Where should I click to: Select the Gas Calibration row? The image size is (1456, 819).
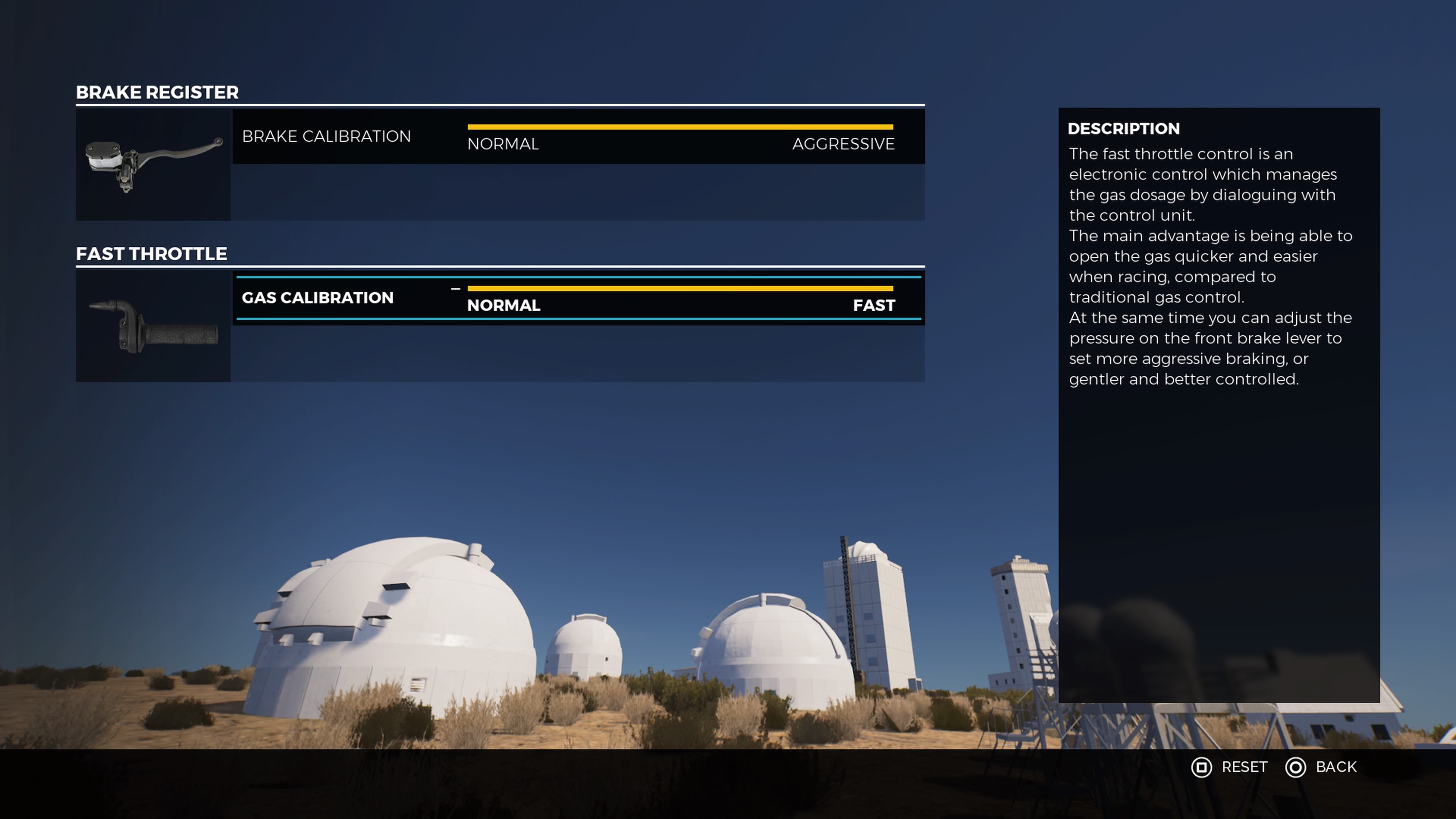(x=317, y=298)
